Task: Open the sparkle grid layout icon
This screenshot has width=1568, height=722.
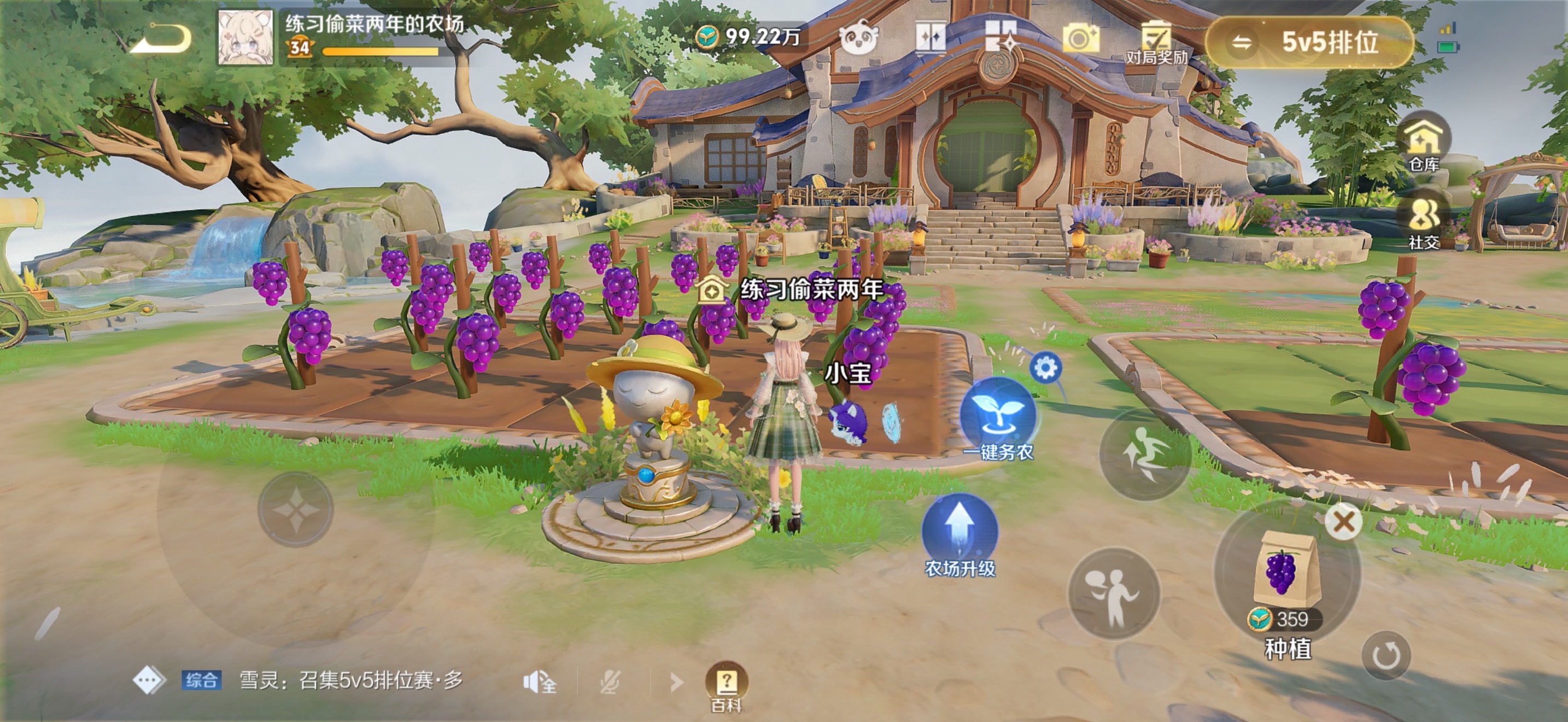Action: [x=1001, y=38]
